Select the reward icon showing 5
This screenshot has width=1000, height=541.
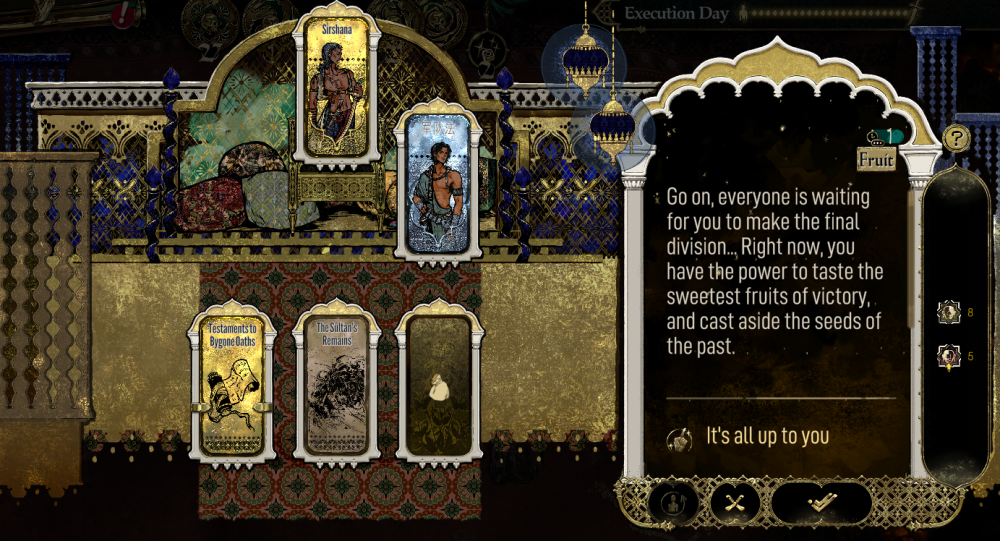click(x=949, y=356)
